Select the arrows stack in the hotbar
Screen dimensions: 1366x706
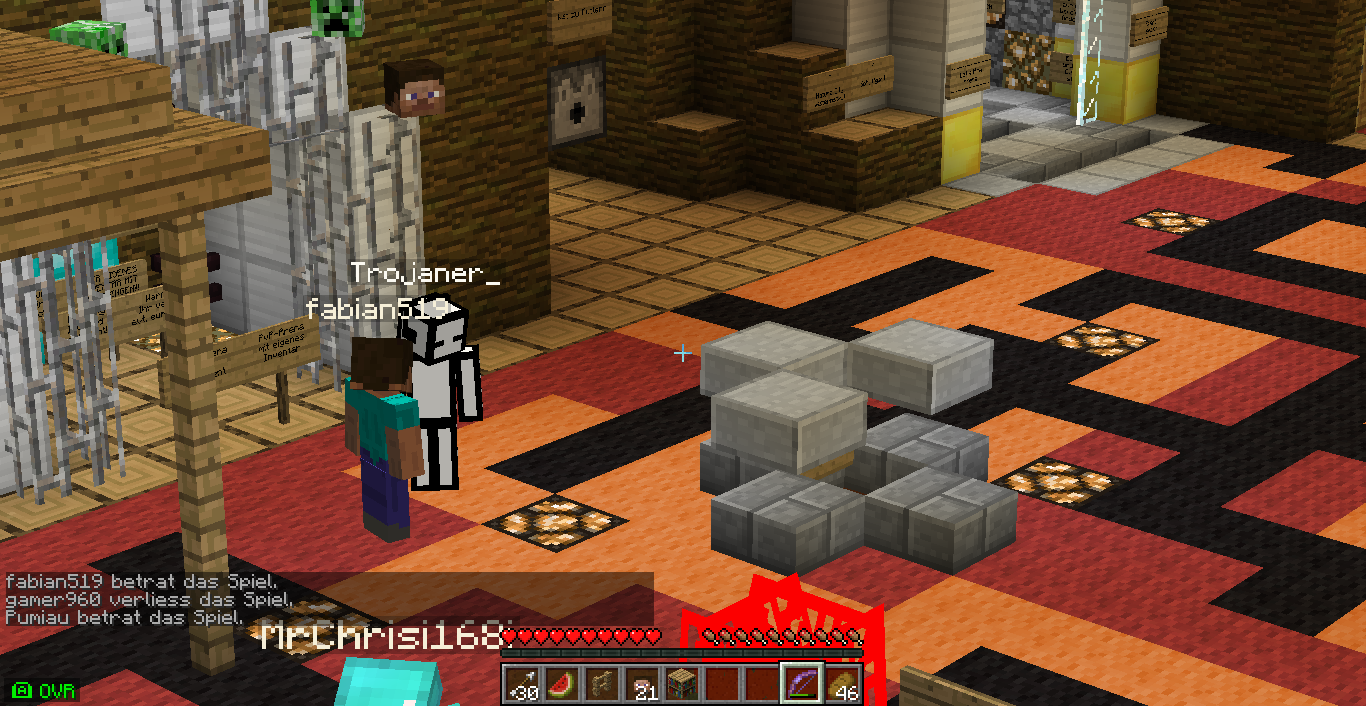(x=521, y=684)
